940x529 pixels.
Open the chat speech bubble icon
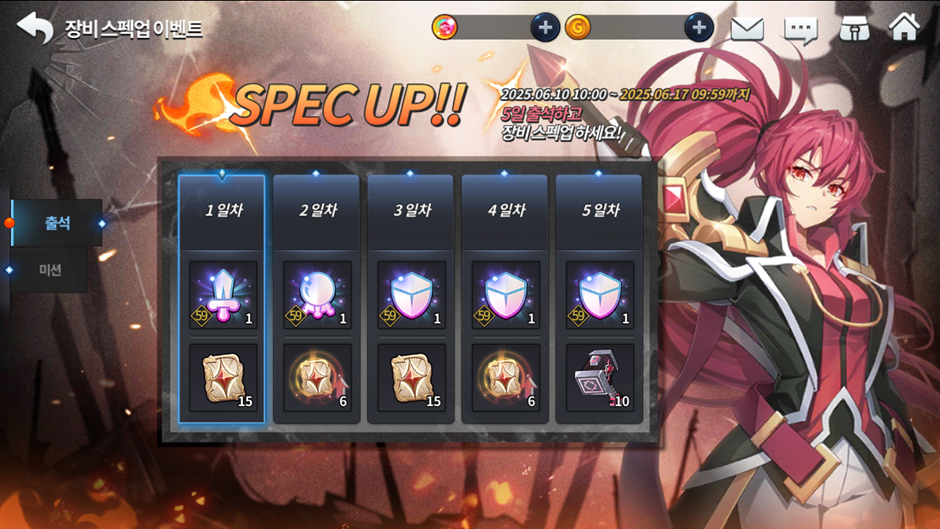pyautogui.click(x=800, y=28)
